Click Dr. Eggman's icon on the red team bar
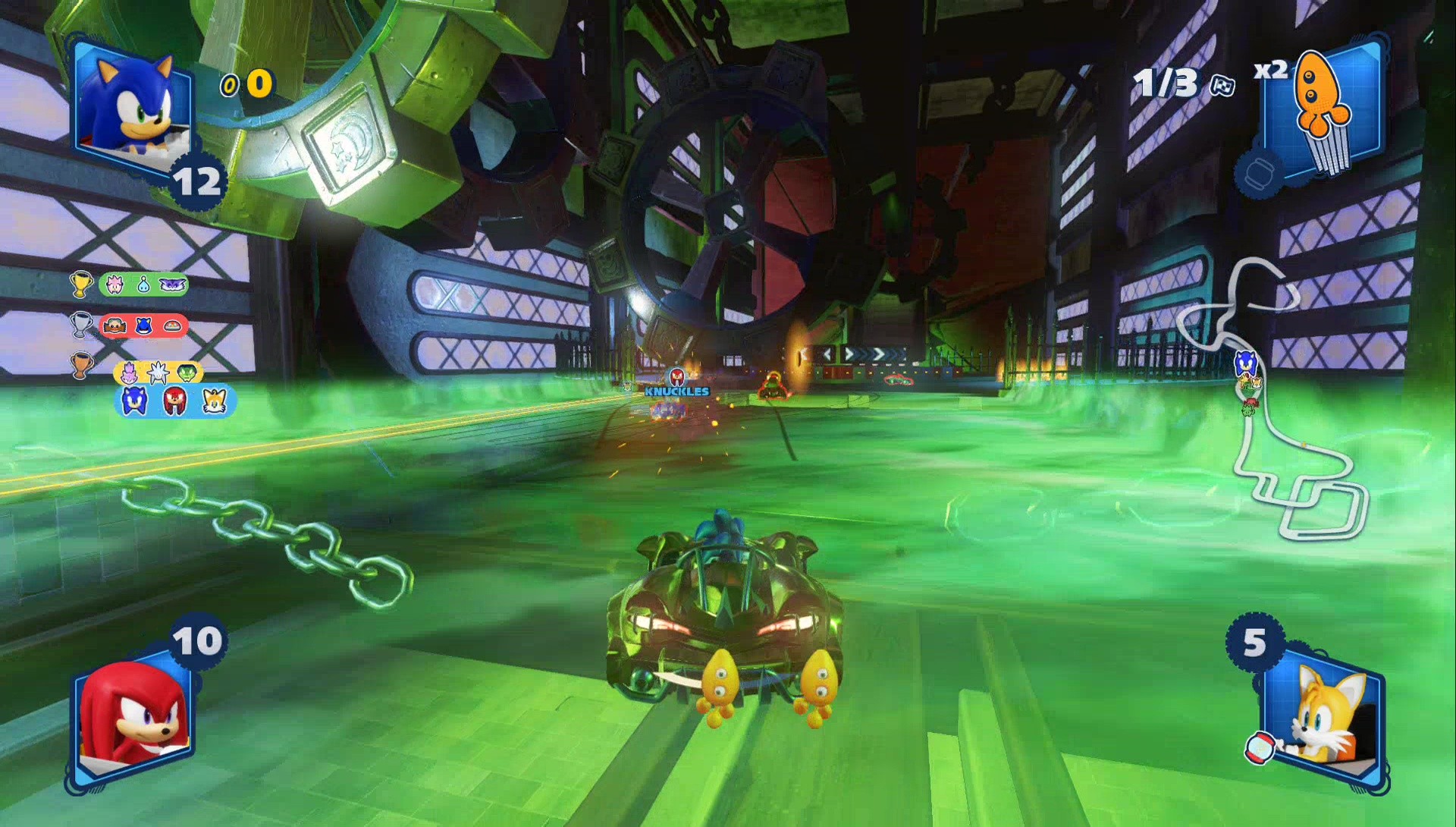Screen dimensions: 1456x827 115,325
